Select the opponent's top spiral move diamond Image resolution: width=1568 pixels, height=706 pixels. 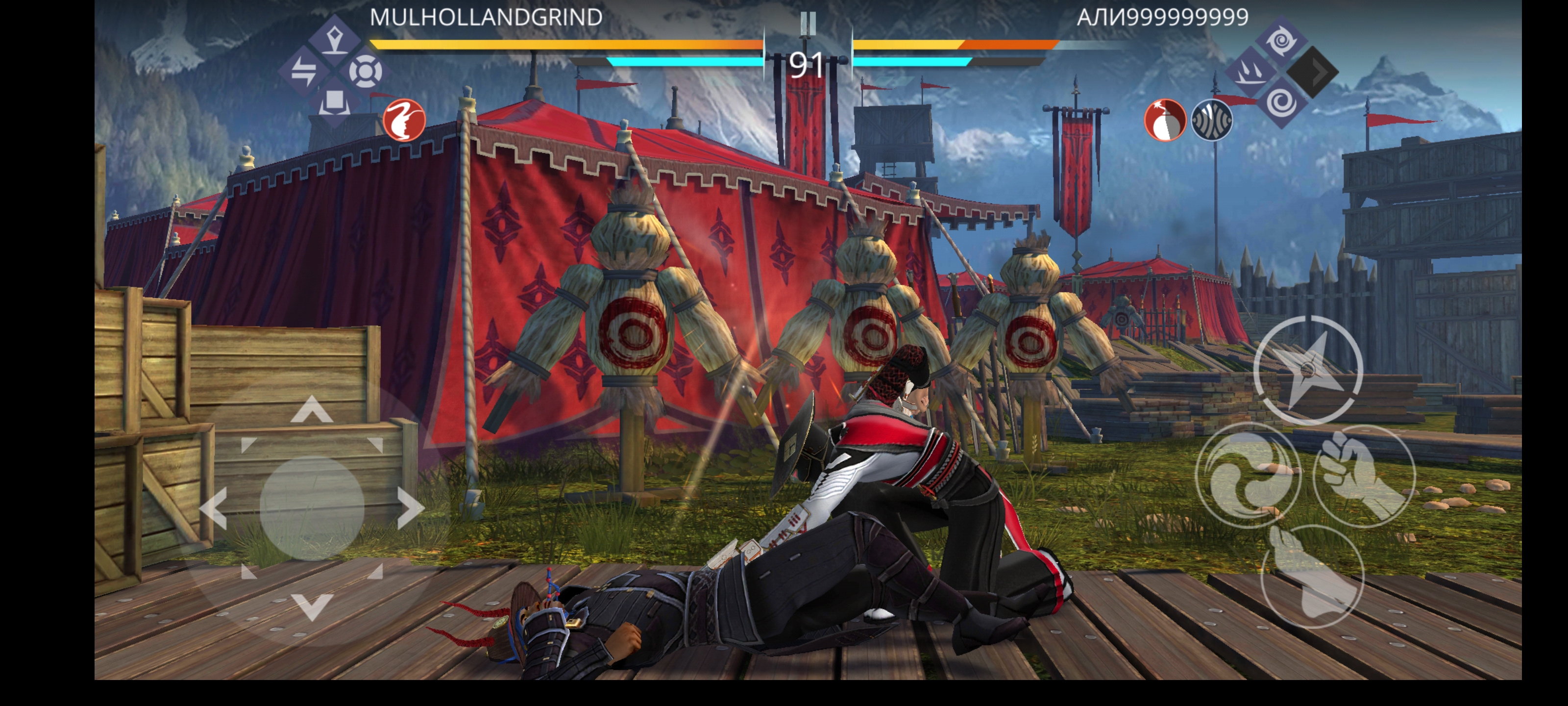click(1282, 41)
